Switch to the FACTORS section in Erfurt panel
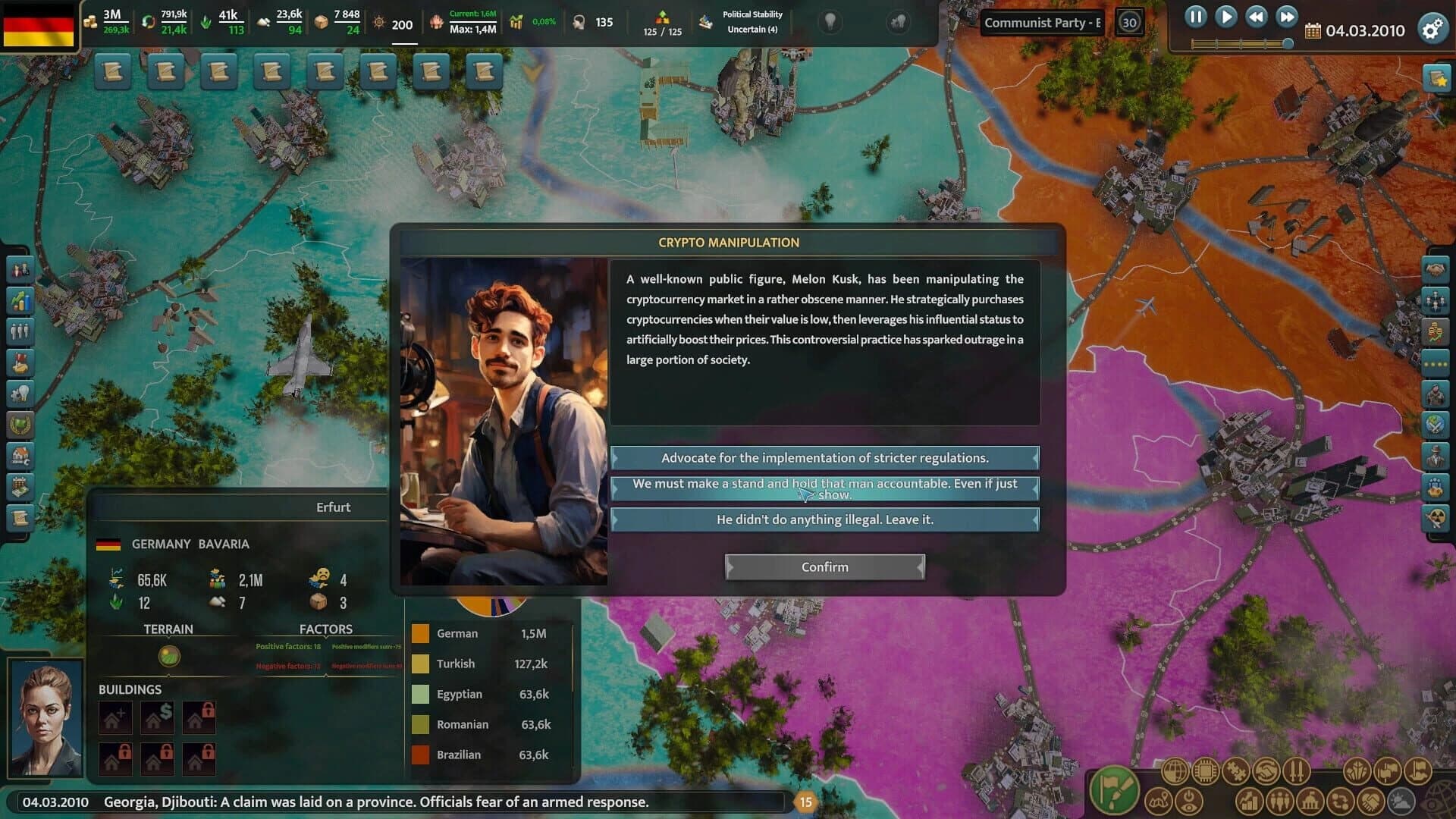This screenshot has width=1456, height=819. pos(327,629)
